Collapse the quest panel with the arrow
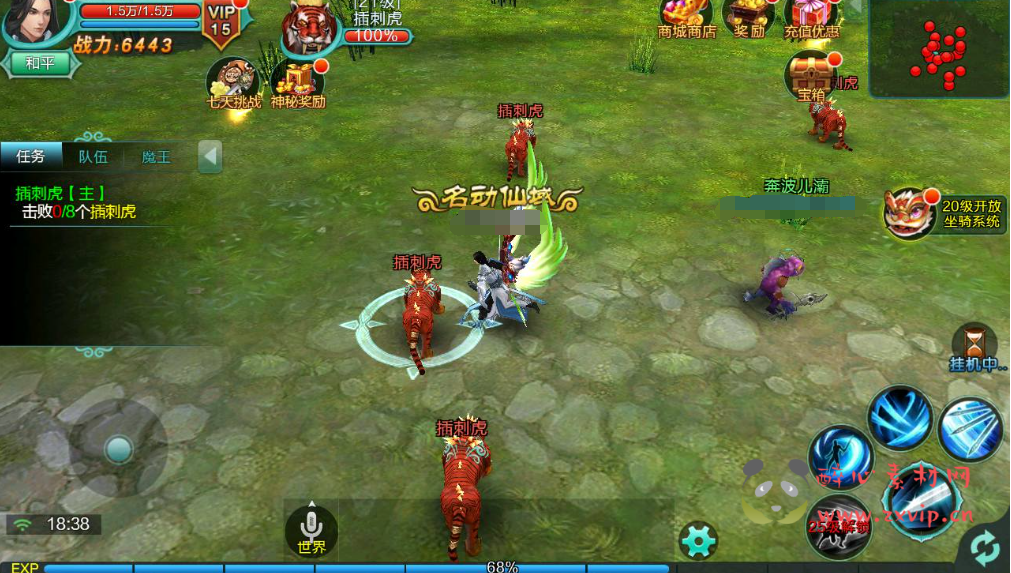Image resolution: width=1011 pixels, height=573 pixels. pyautogui.click(x=209, y=156)
